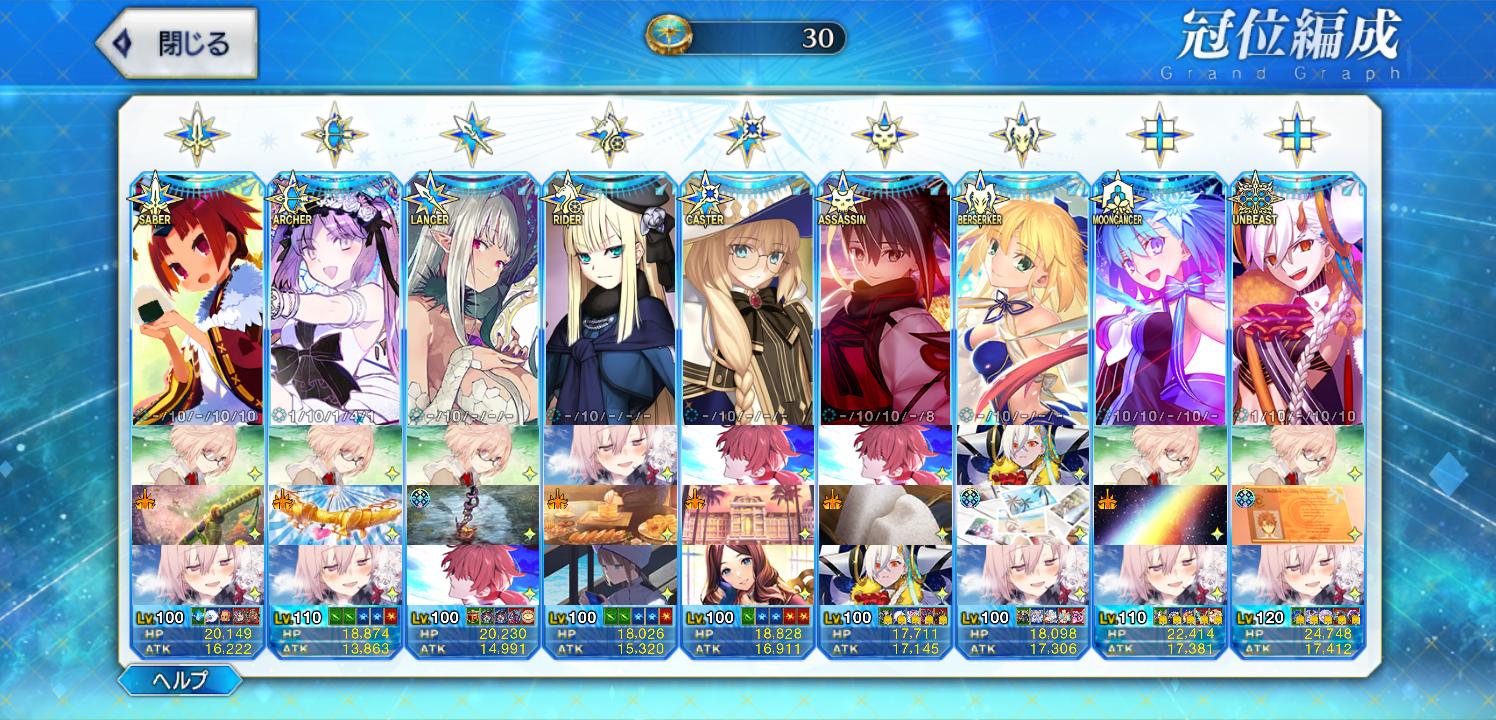
Task: Open the ヘルプ help button
Action: pos(181,681)
